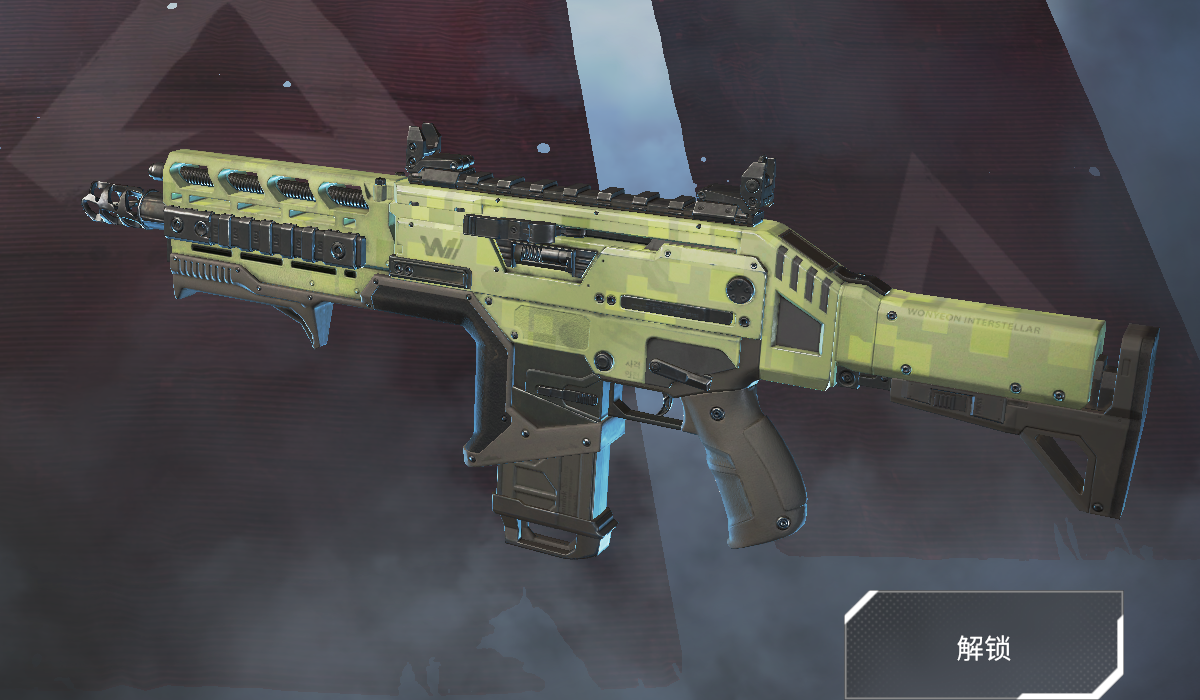The image size is (1200, 700).
Task: Click the 解锁 unlock button
Action: 983,646
